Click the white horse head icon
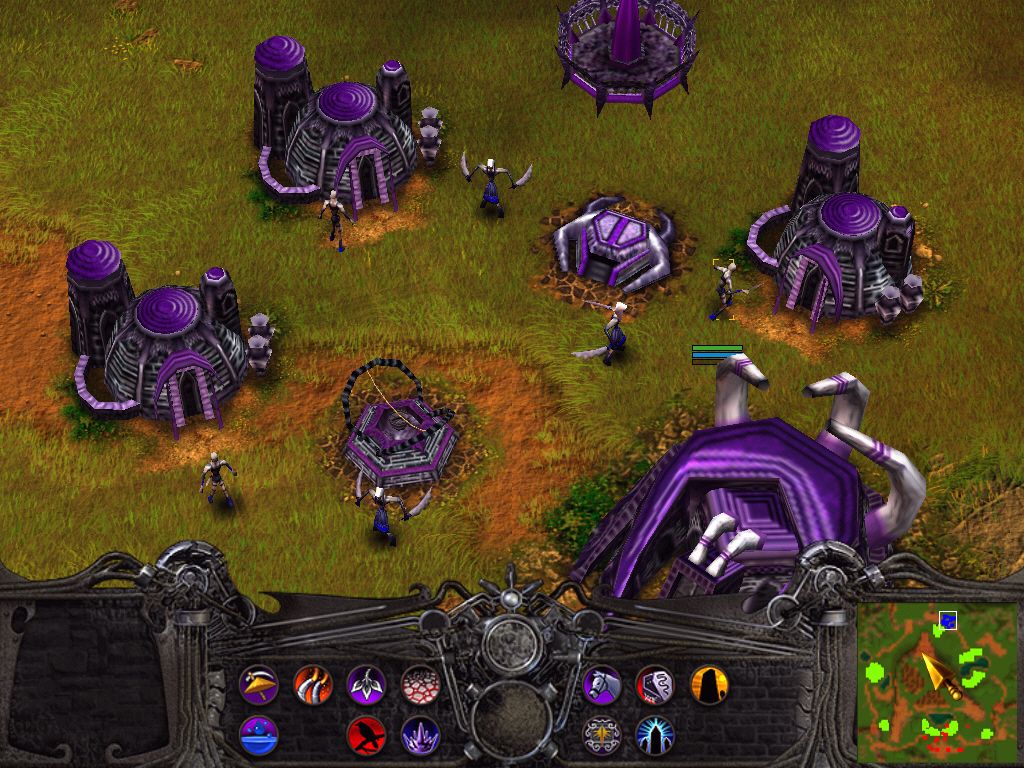Screen dimensions: 1024x768 click(x=602, y=685)
